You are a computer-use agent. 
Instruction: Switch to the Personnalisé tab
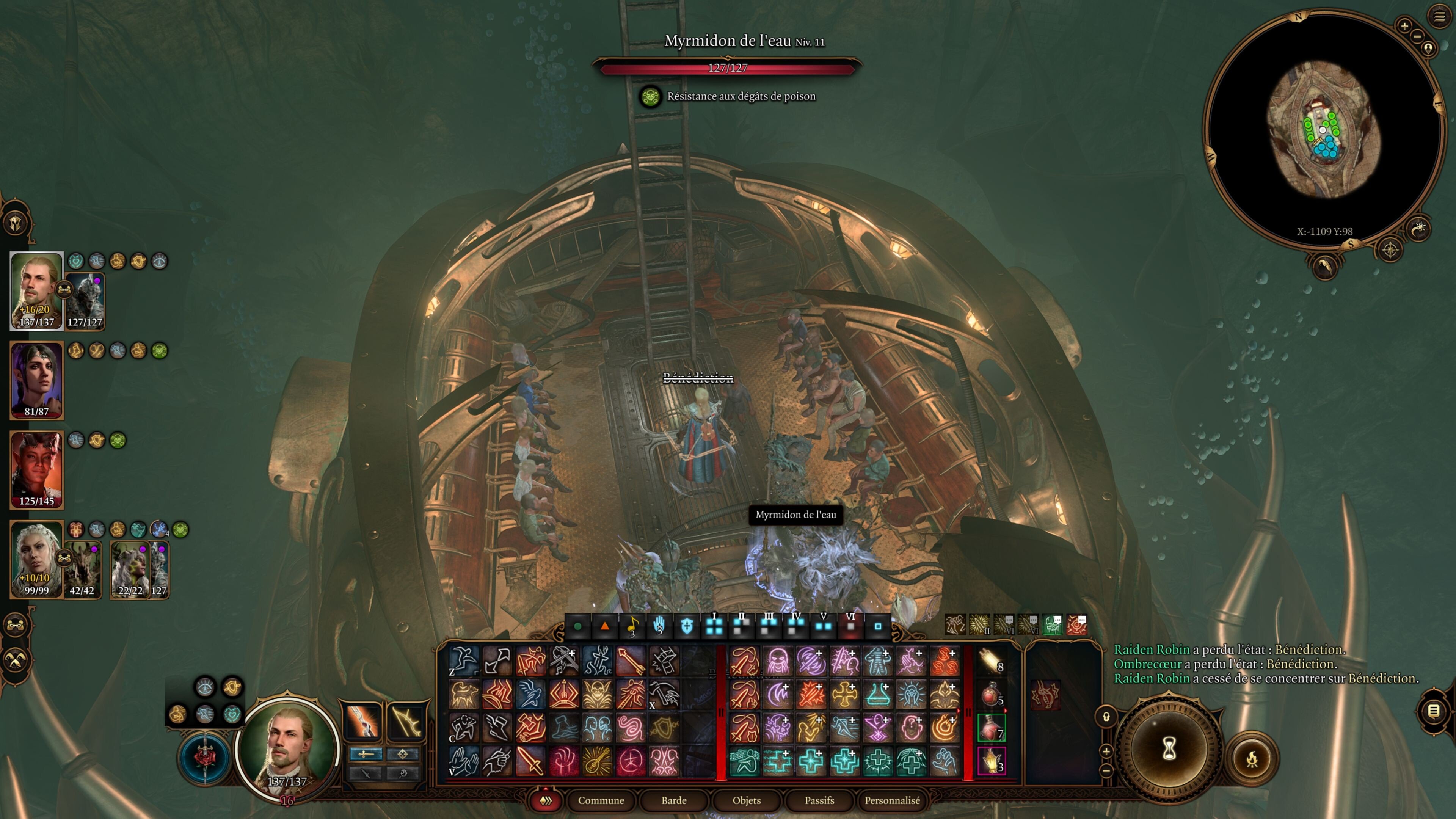(x=892, y=800)
